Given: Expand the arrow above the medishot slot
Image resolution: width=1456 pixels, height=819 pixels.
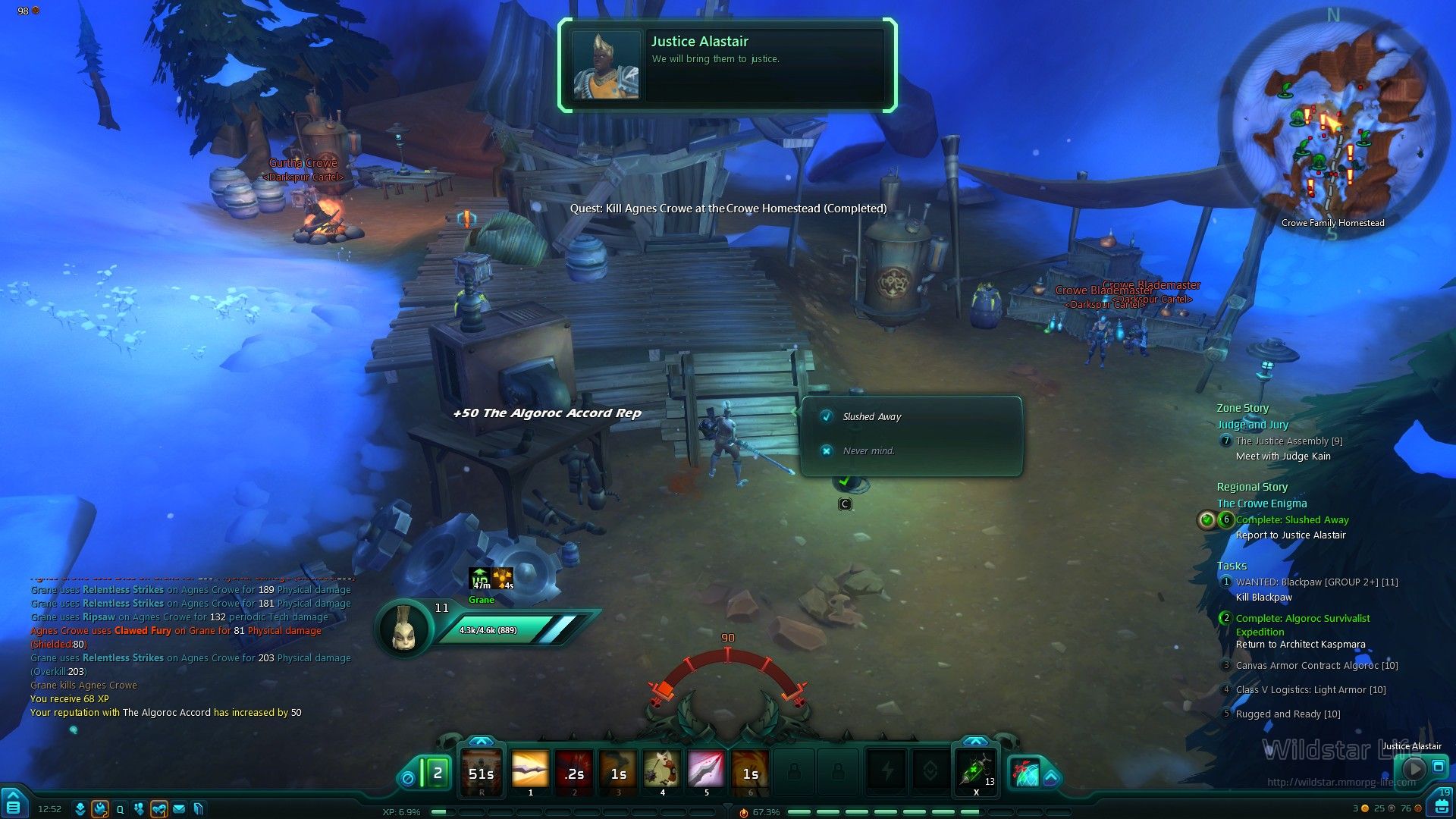Looking at the screenshot, I should click(x=975, y=741).
